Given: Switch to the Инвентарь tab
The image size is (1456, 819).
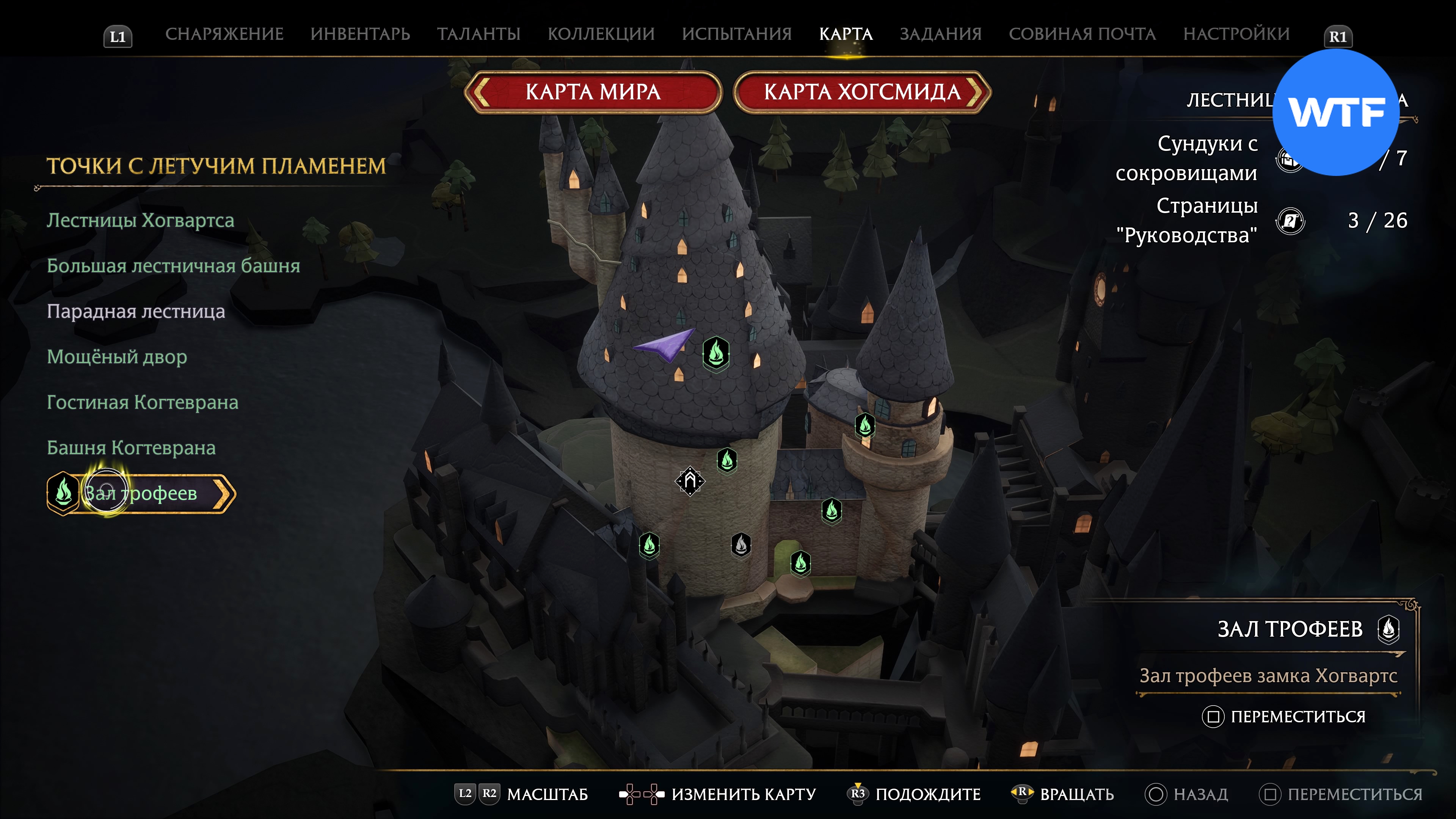Looking at the screenshot, I should [360, 34].
